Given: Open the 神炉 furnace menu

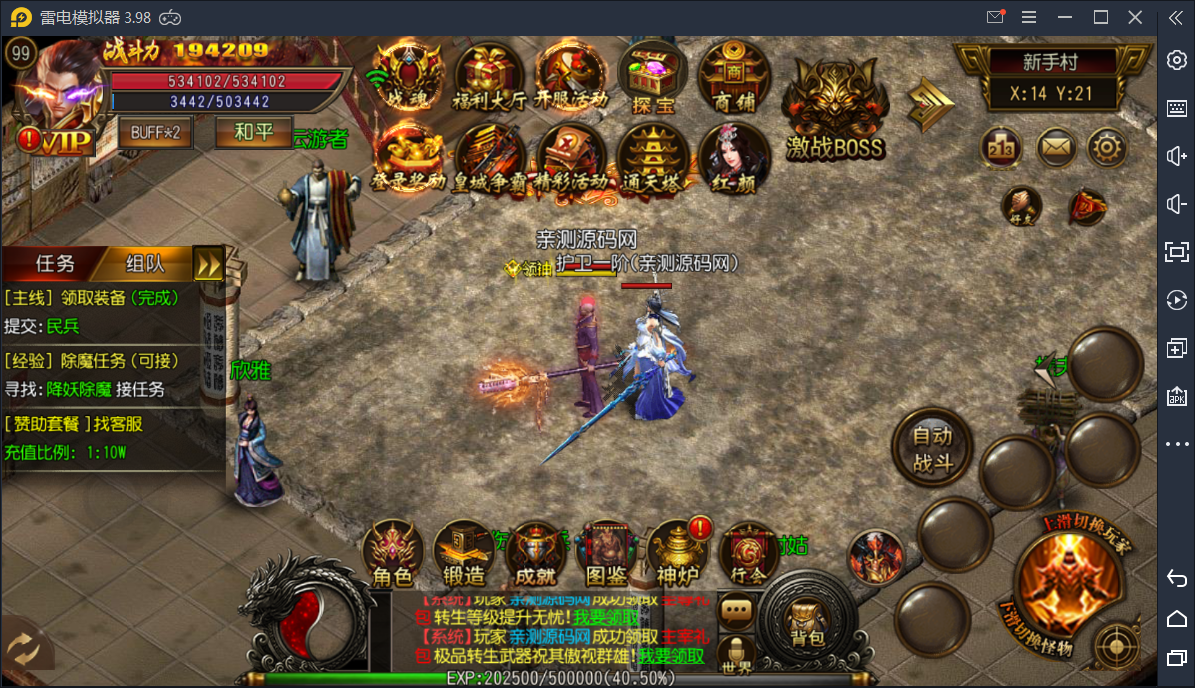Looking at the screenshot, I should 677,555.
